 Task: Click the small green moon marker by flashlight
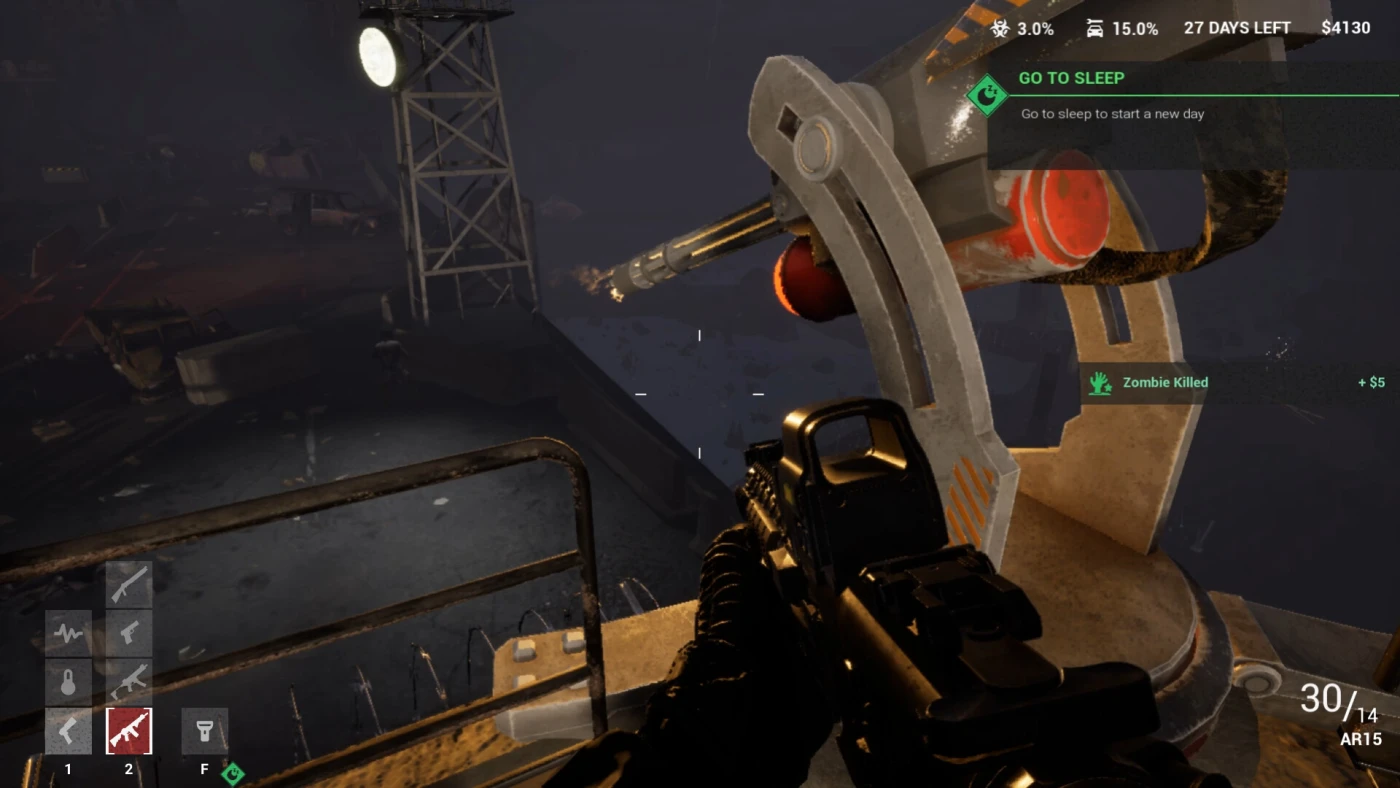click(x=232, y=773)
